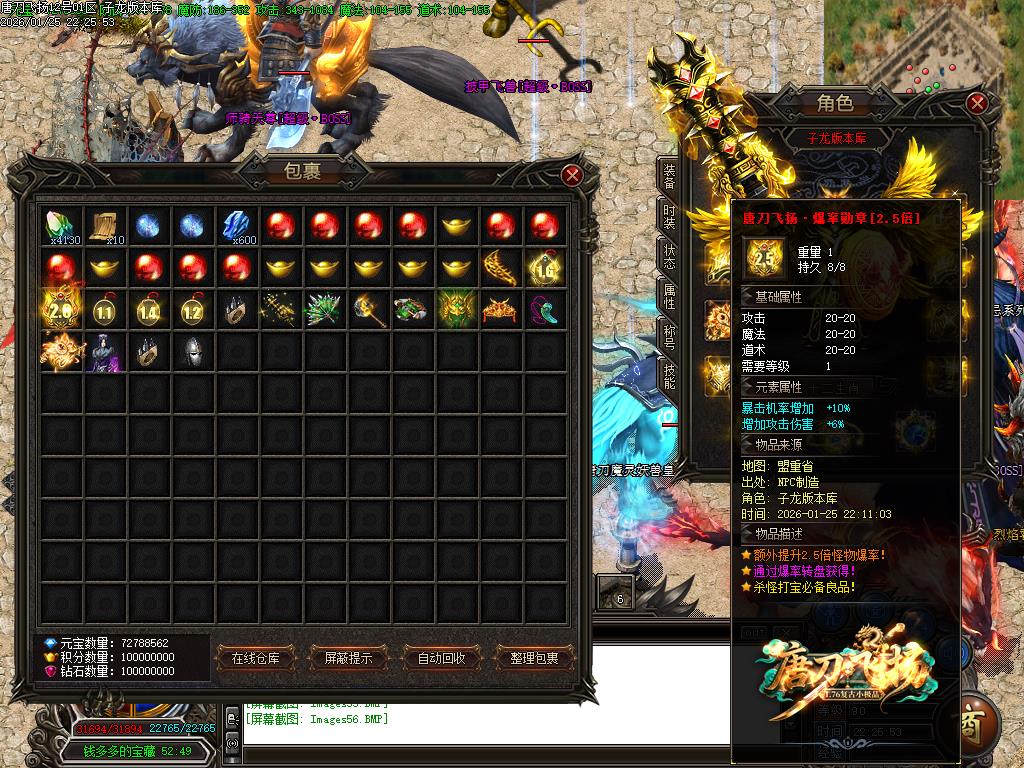Select the blue crystal stack x600
This screenshot has height=768, width=1024.
[x=237, y=226]
